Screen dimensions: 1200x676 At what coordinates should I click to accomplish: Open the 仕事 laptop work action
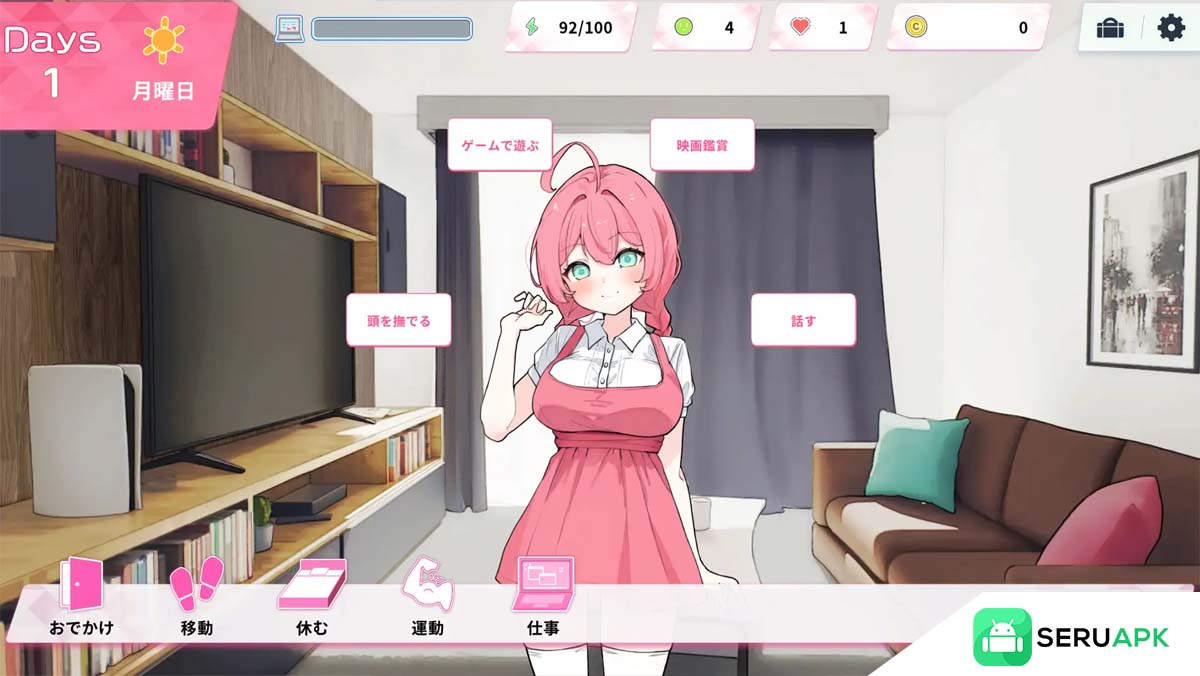[x=543, y=598]
